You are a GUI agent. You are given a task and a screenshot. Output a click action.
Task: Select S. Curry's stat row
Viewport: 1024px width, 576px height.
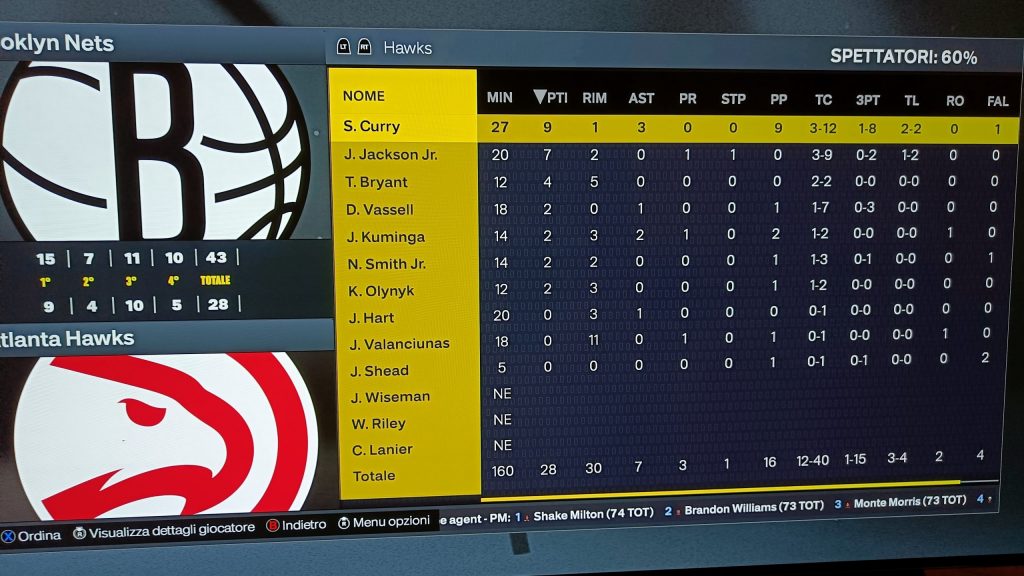(372, 127)
